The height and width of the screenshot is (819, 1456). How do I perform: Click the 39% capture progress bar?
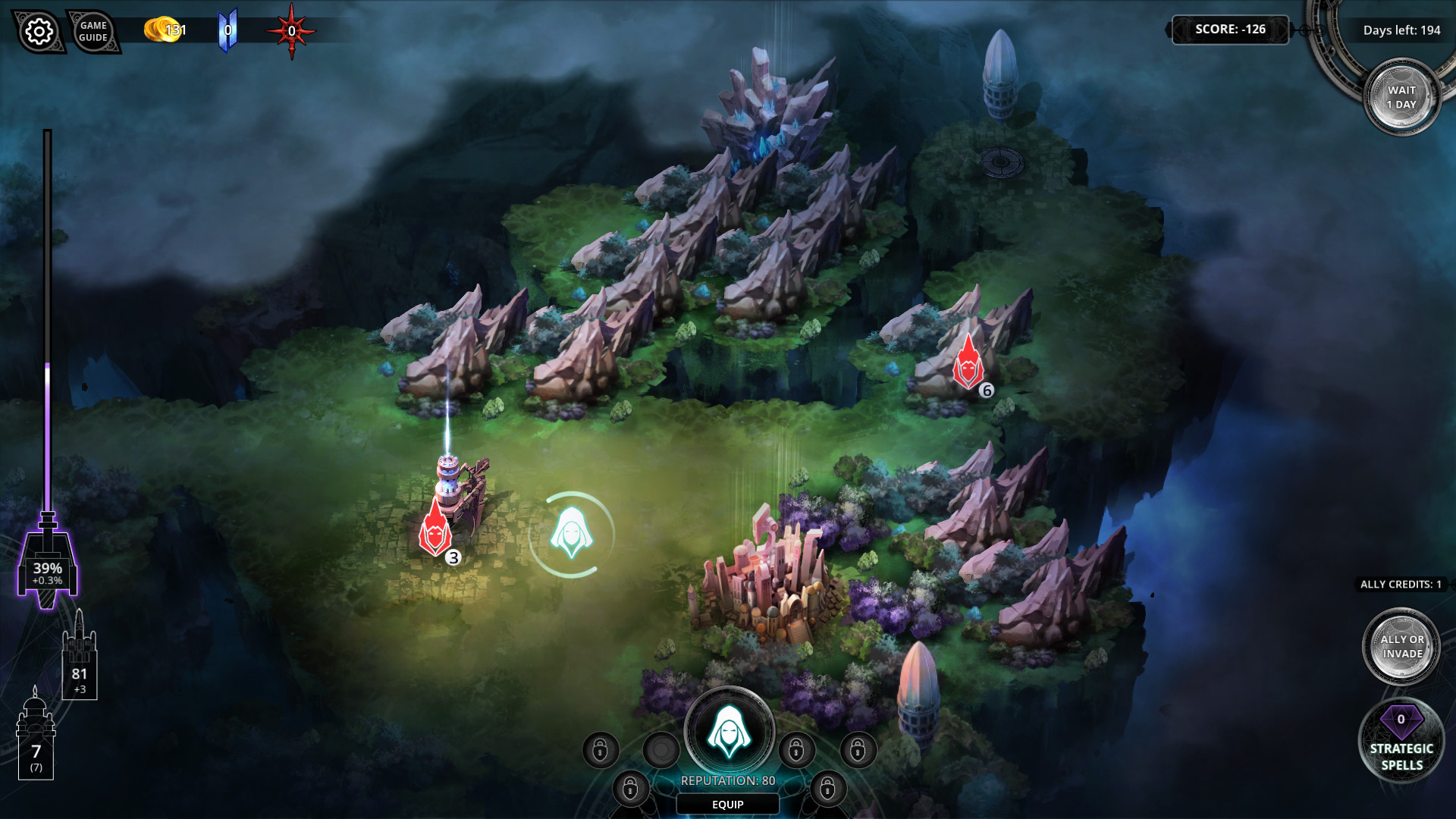pyautogui.click(x=48, y=573)
